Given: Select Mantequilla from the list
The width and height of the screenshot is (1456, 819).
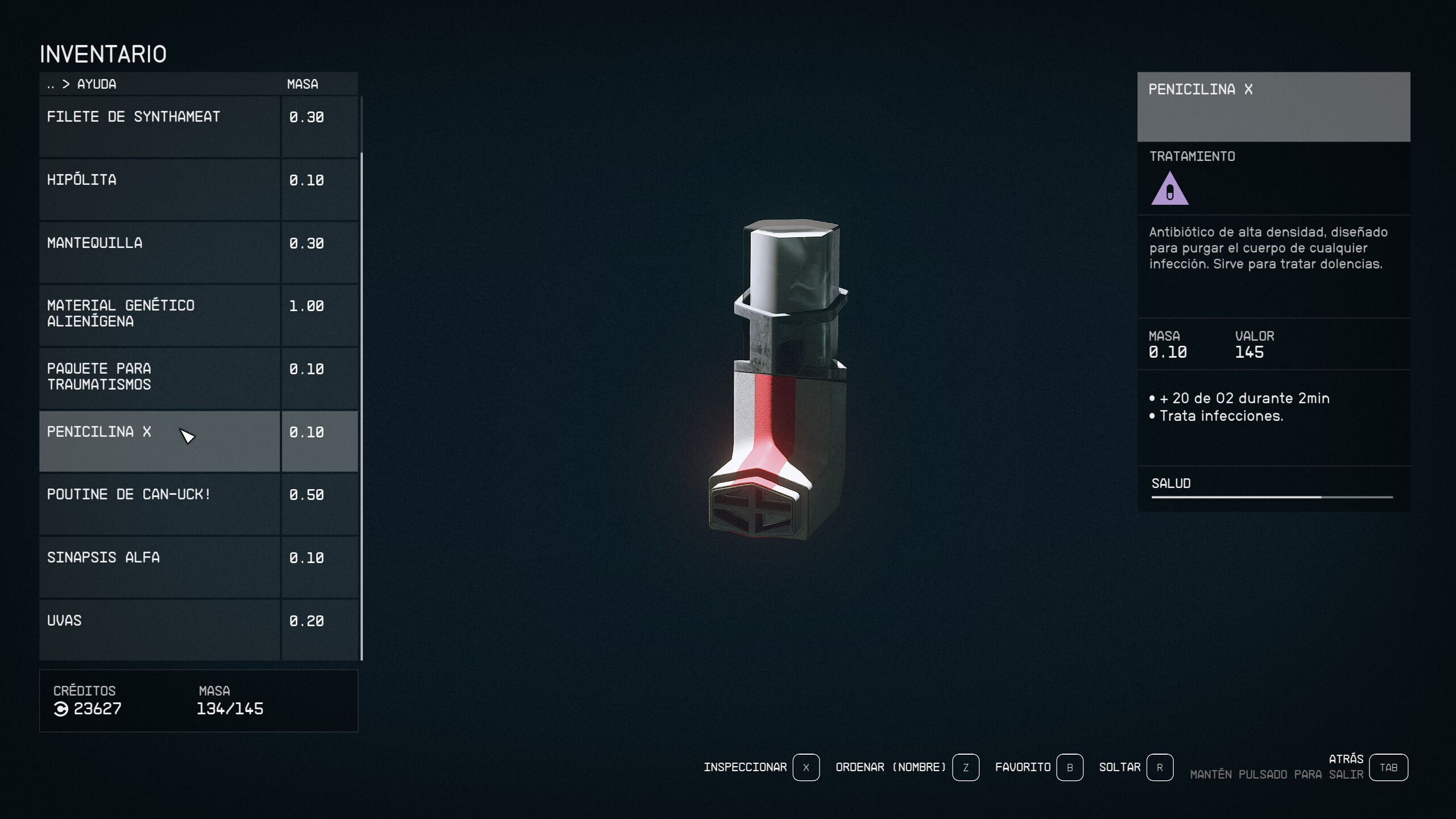Looking at the screenshot, I should [x=159, y=253].
